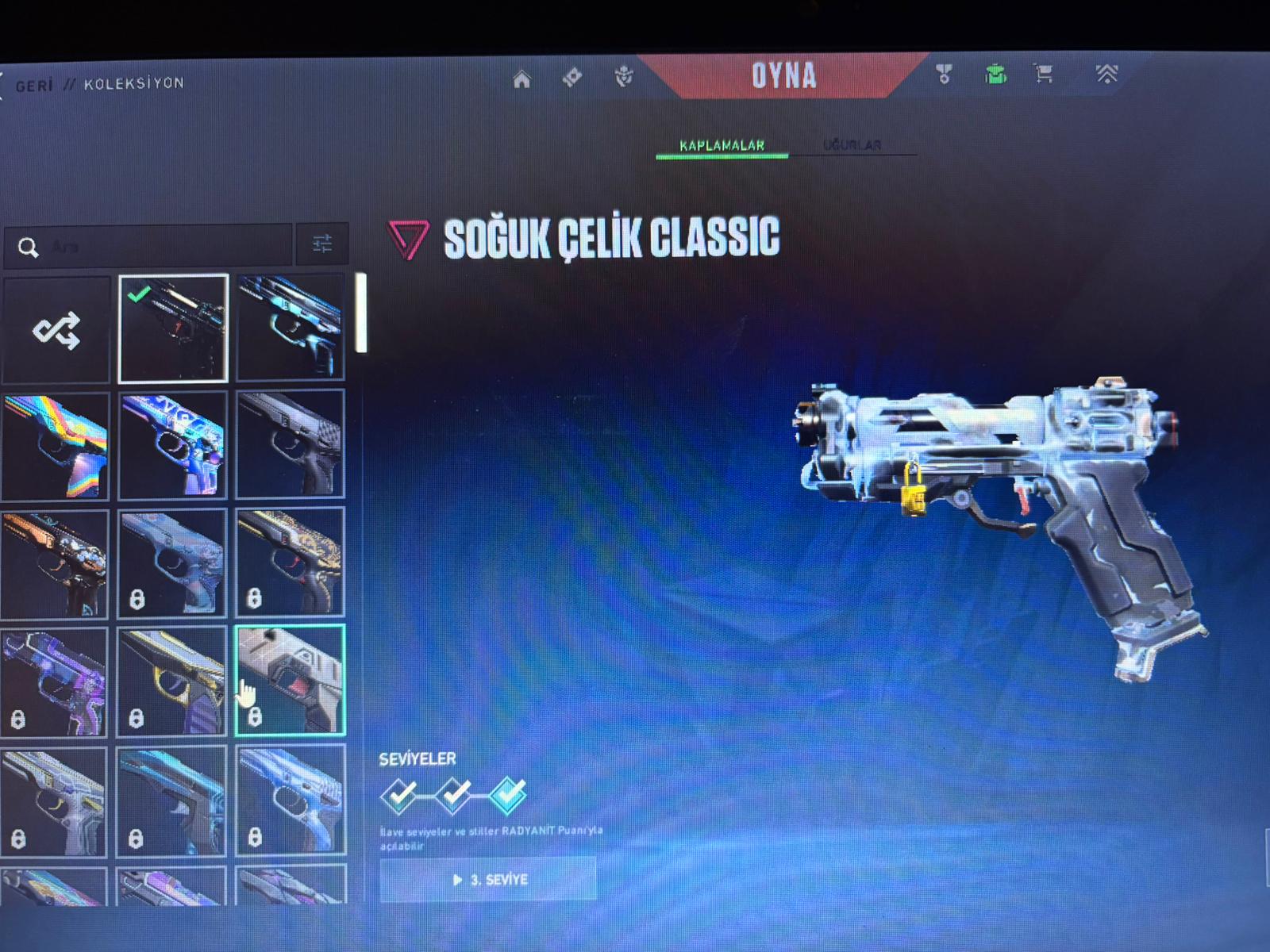Go back with the GERİ button

pos(33,84)
